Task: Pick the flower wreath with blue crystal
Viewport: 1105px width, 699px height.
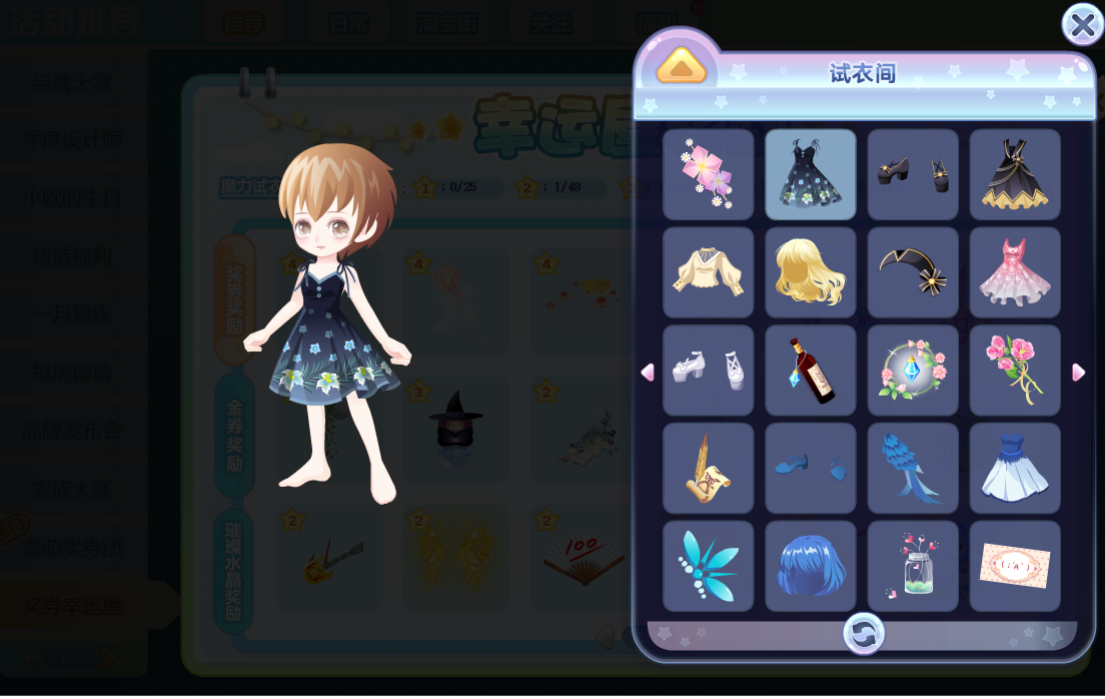Action: click(x=912, y=370)
